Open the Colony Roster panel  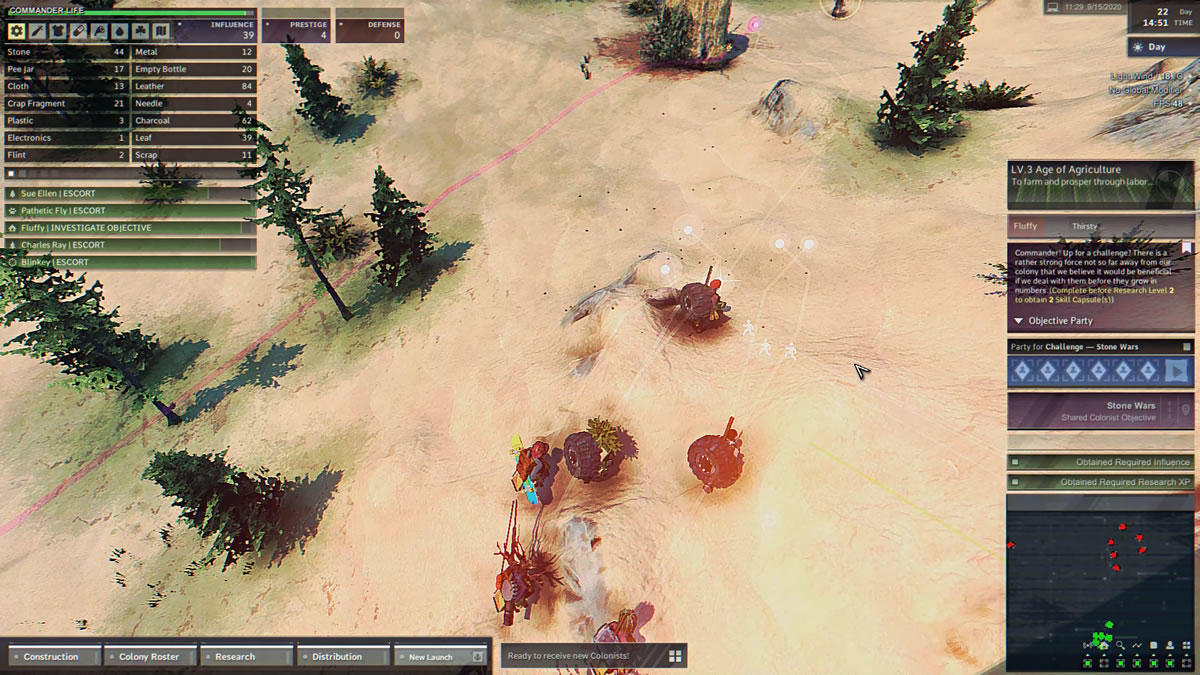pos(150,656)
